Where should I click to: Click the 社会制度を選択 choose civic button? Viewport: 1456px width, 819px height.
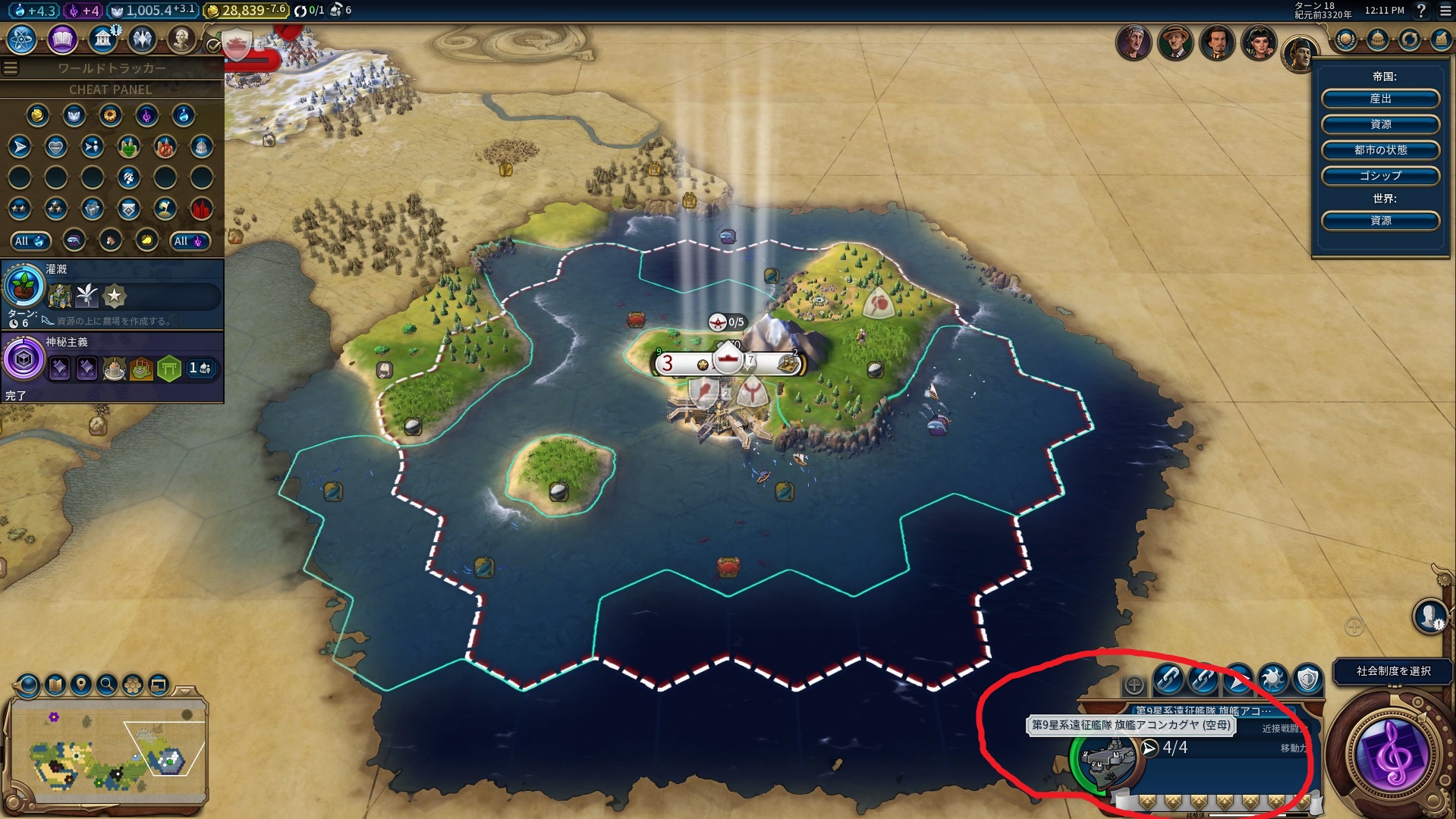pyautogui.click(x=1393, y=671)
